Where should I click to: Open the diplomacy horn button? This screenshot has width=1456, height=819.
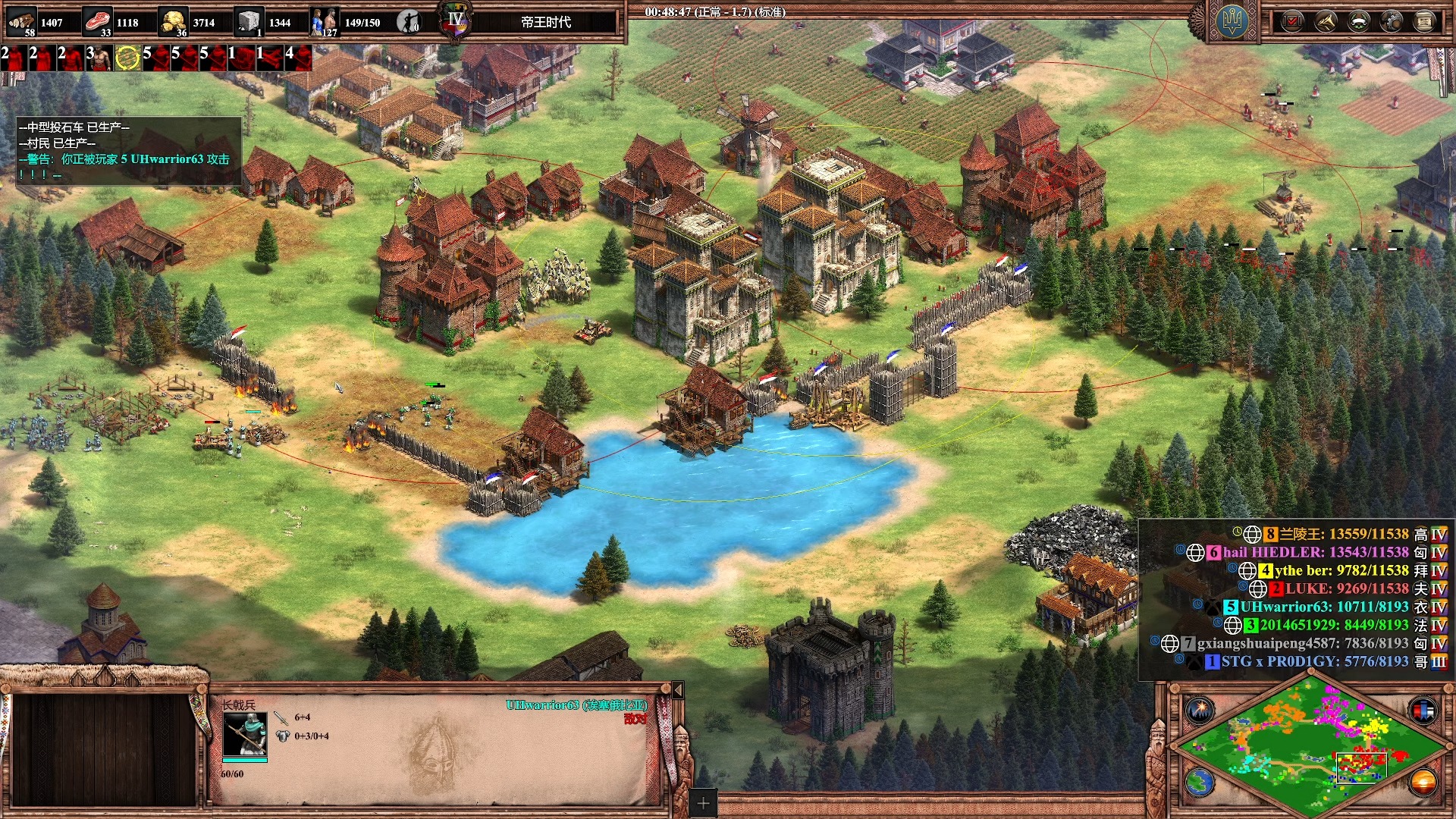pos(1325,21)
